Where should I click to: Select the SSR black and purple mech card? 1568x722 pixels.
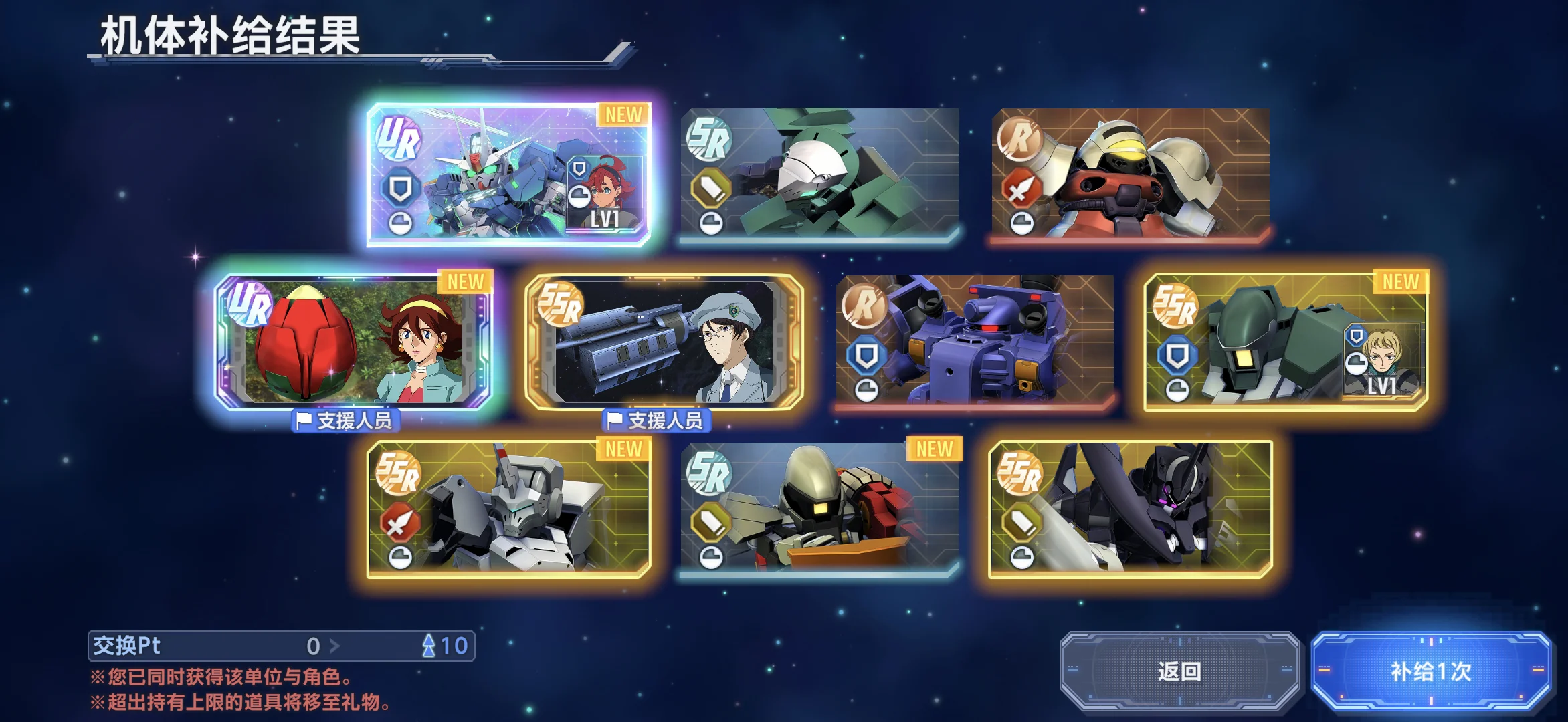tap(1131, 508)
